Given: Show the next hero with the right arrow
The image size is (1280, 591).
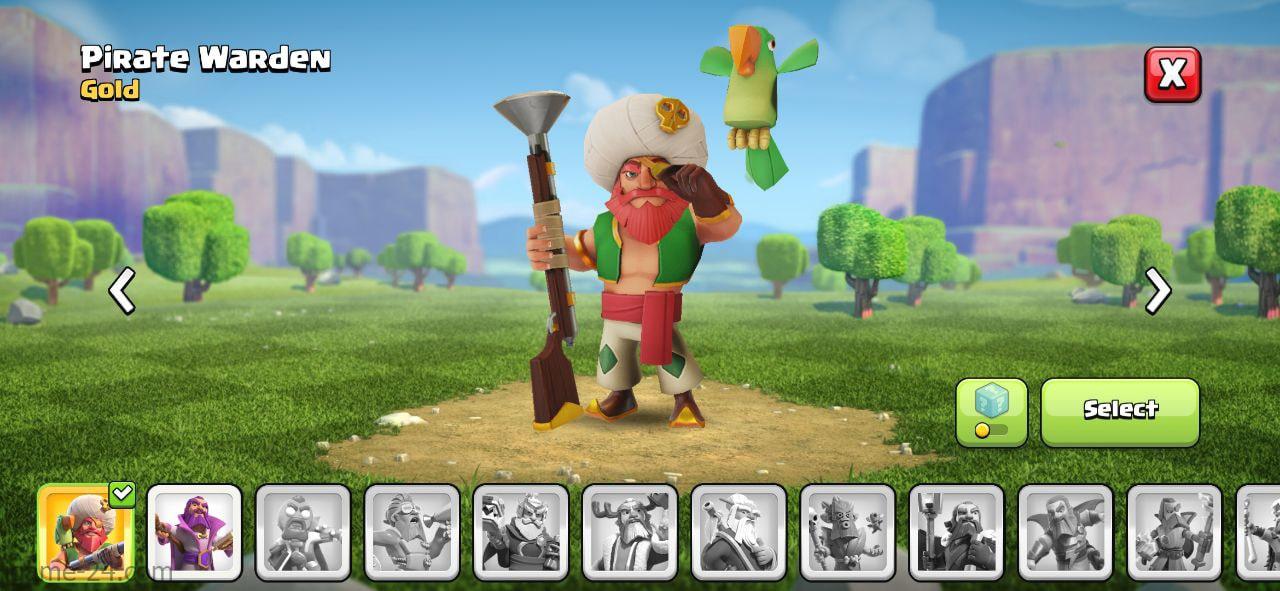Looking at the screenshot, I should 1157,292.
